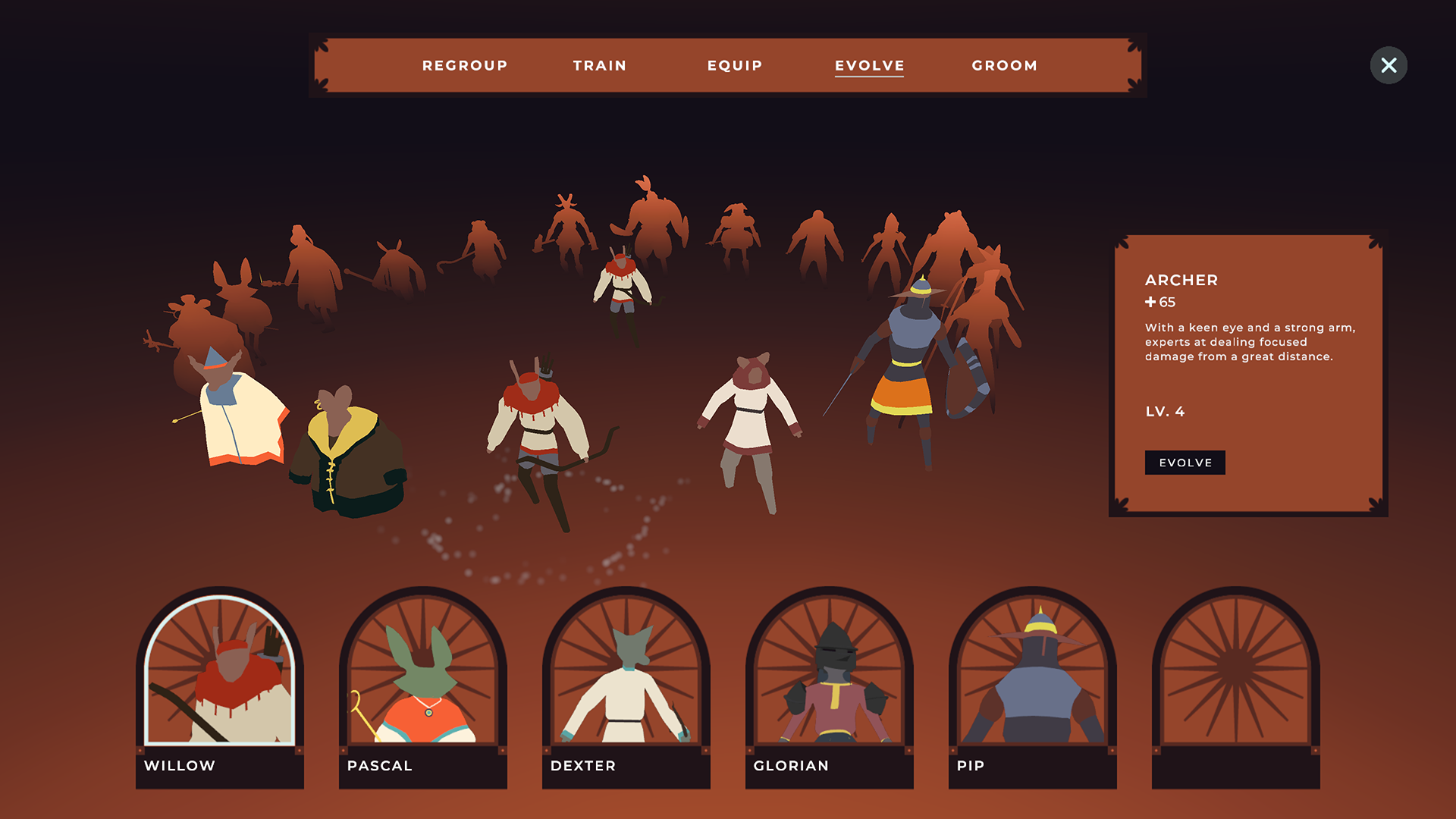Image resolution: width=1456 pixels, height=819 pixels.
Task: Select the GROOM tab
Action: [x=1005, y=65]
